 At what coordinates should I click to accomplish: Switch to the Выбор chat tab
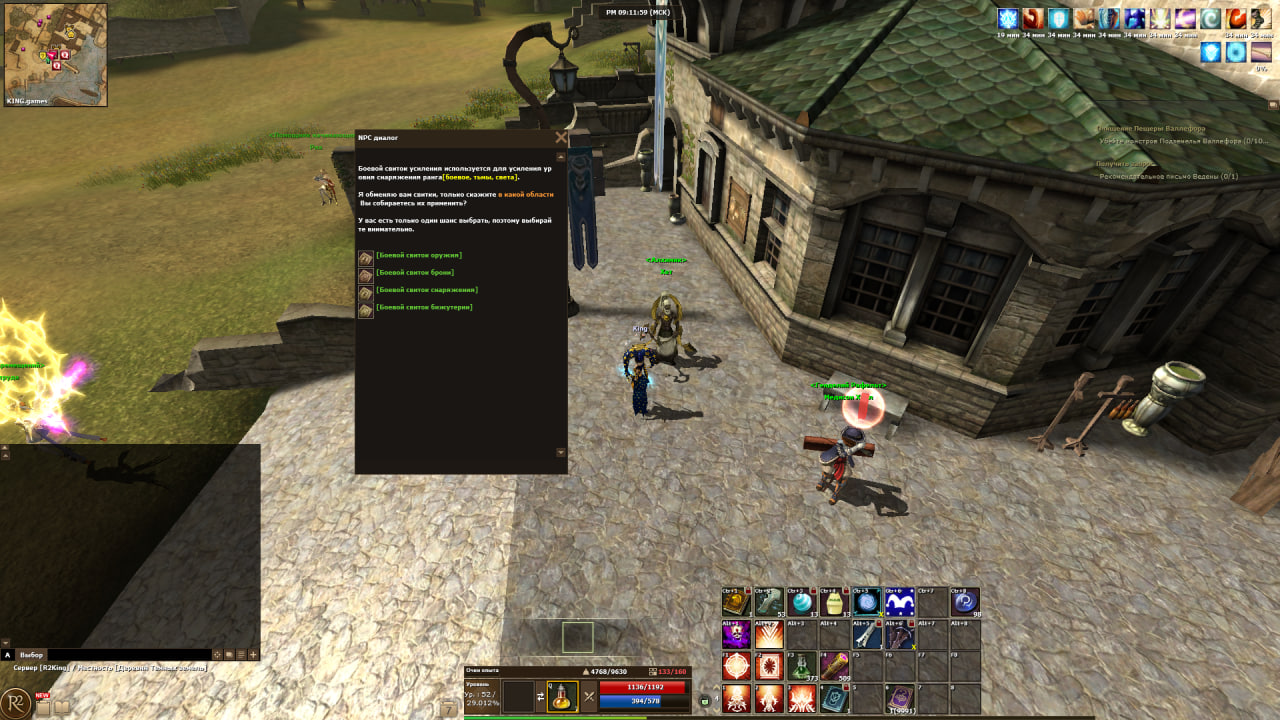click(32, 655)
